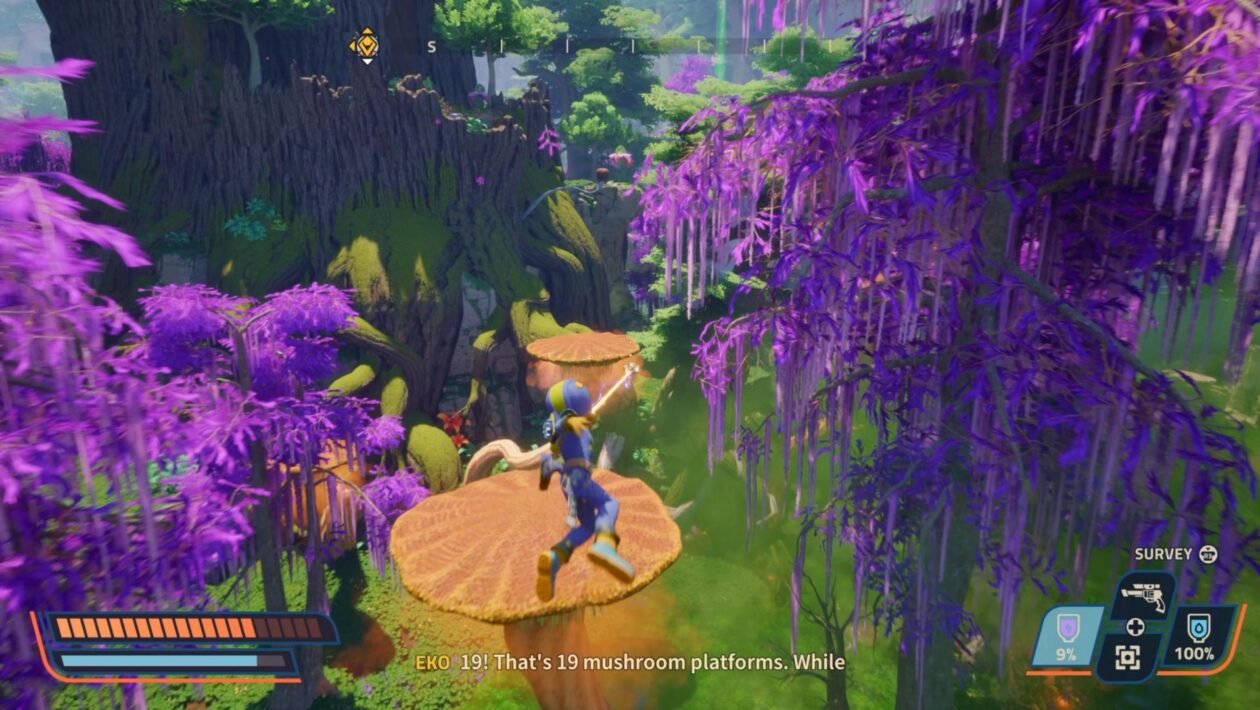The width and height of the screenshot is (1260, 710).
Task: Select the revolver weapon slot
Action: point(1142,597)
